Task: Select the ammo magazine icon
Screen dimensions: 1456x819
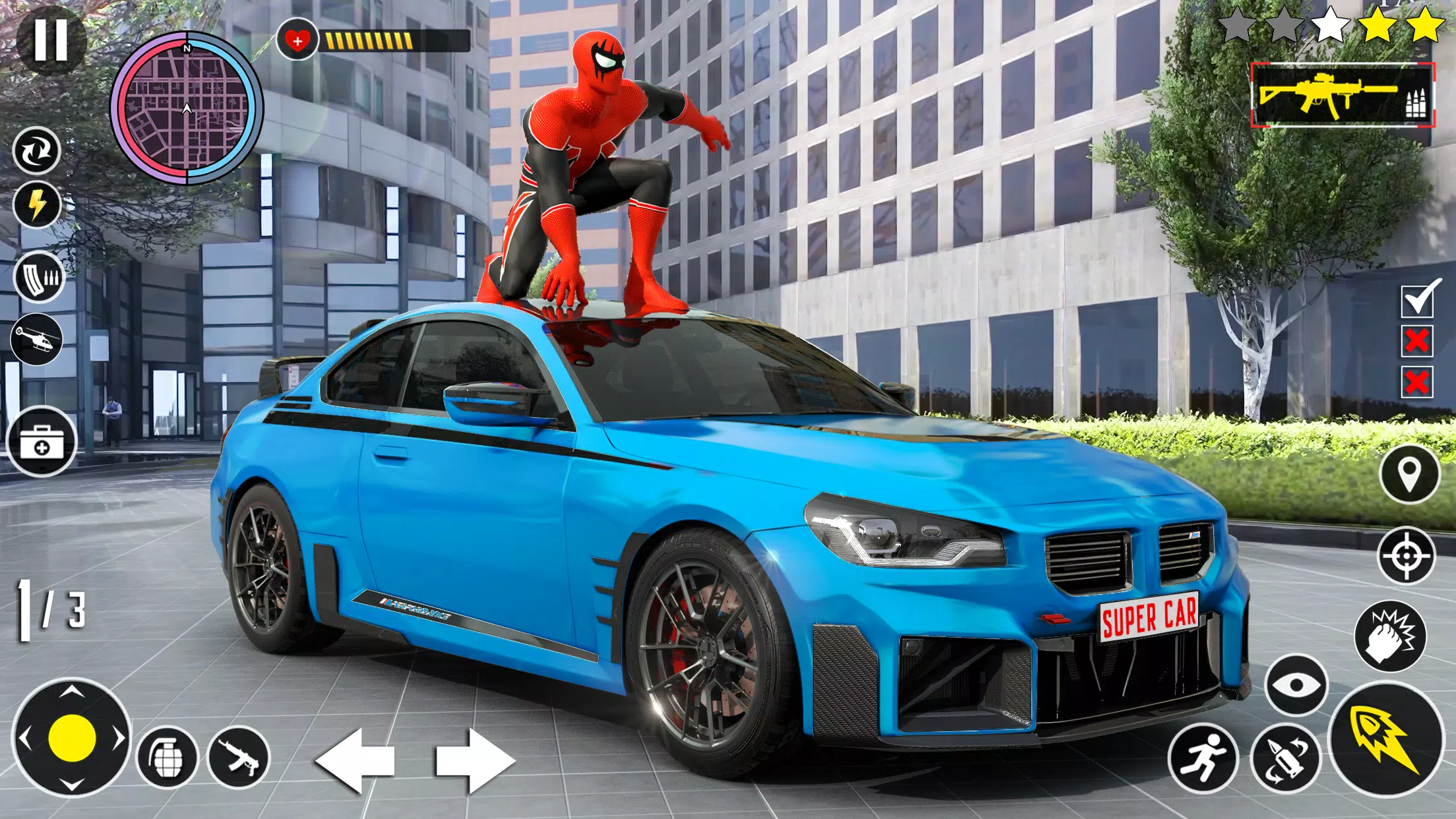Action: point(39,278)
